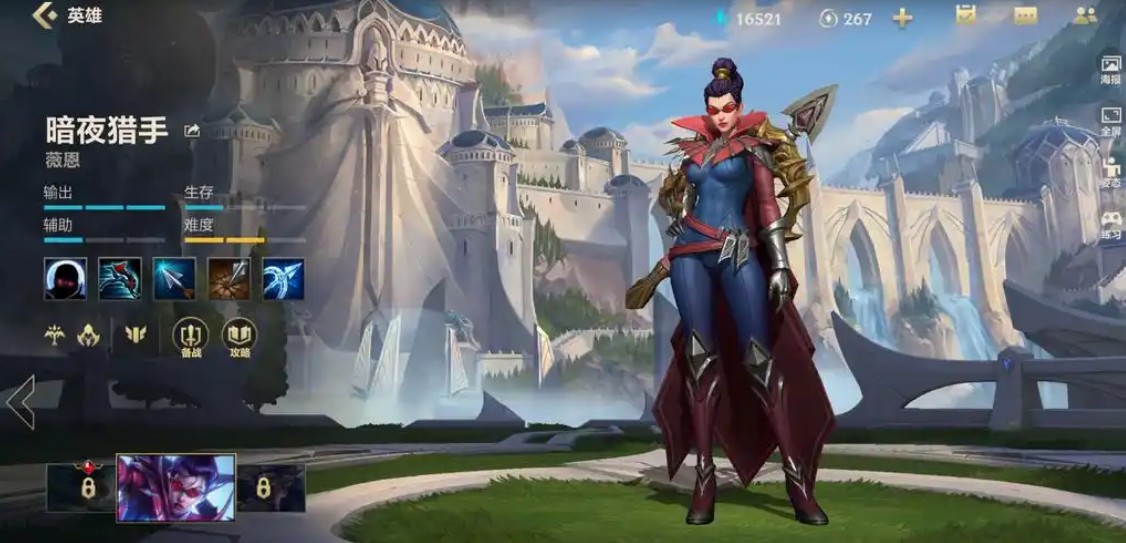Inspect the brown cracked-ground bolt ability

[x=229, y=278]
